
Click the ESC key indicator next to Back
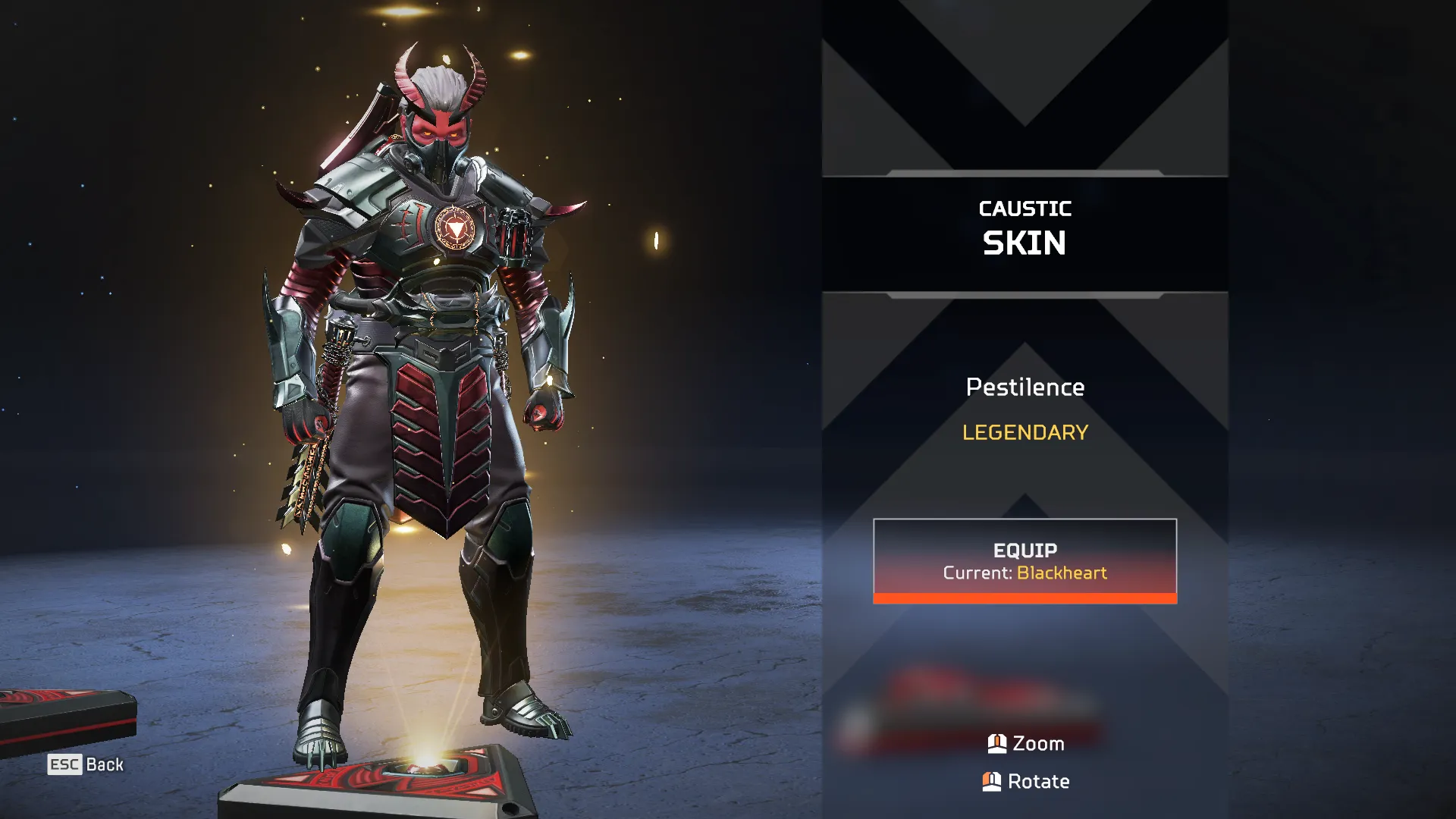click(x=64, y=764)
